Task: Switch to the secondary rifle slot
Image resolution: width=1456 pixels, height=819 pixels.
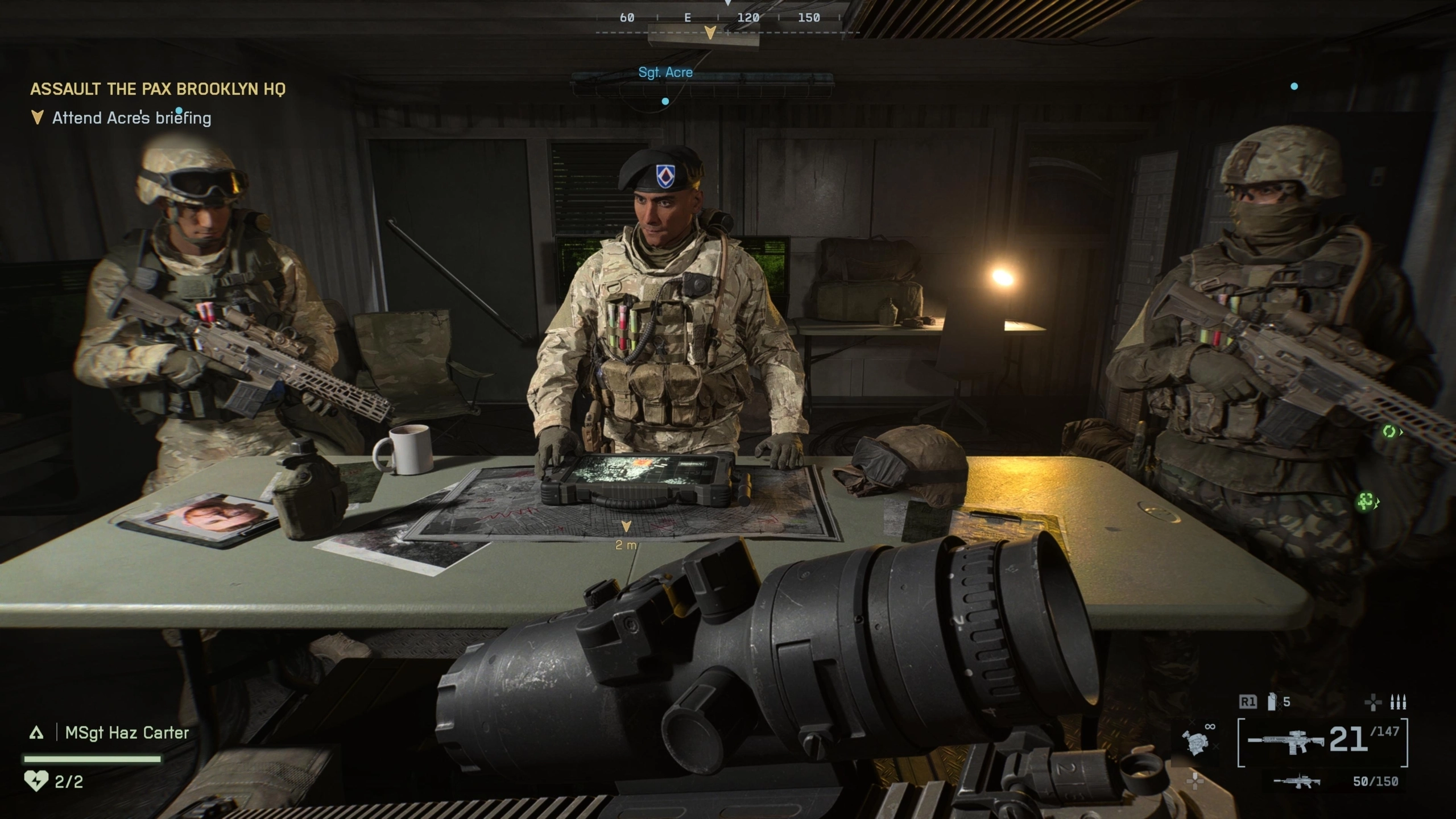Action: point(1297,781)
